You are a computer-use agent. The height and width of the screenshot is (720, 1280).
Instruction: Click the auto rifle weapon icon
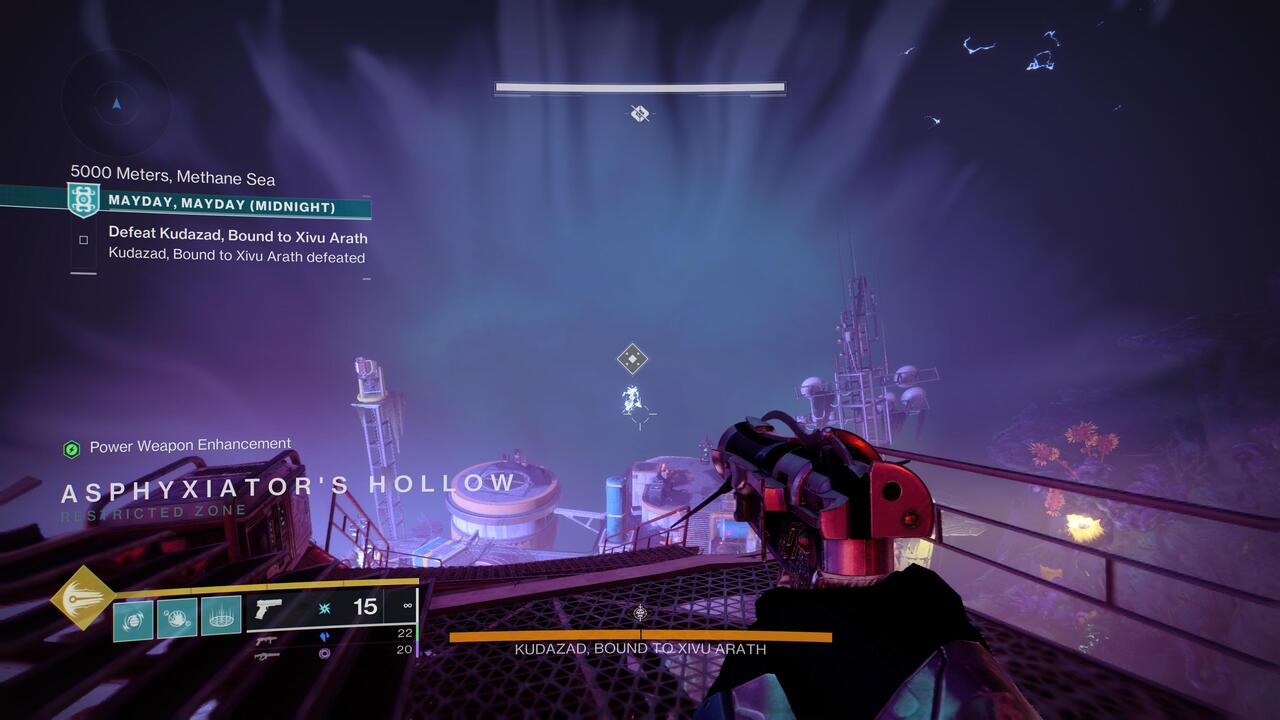click(267, 639)
